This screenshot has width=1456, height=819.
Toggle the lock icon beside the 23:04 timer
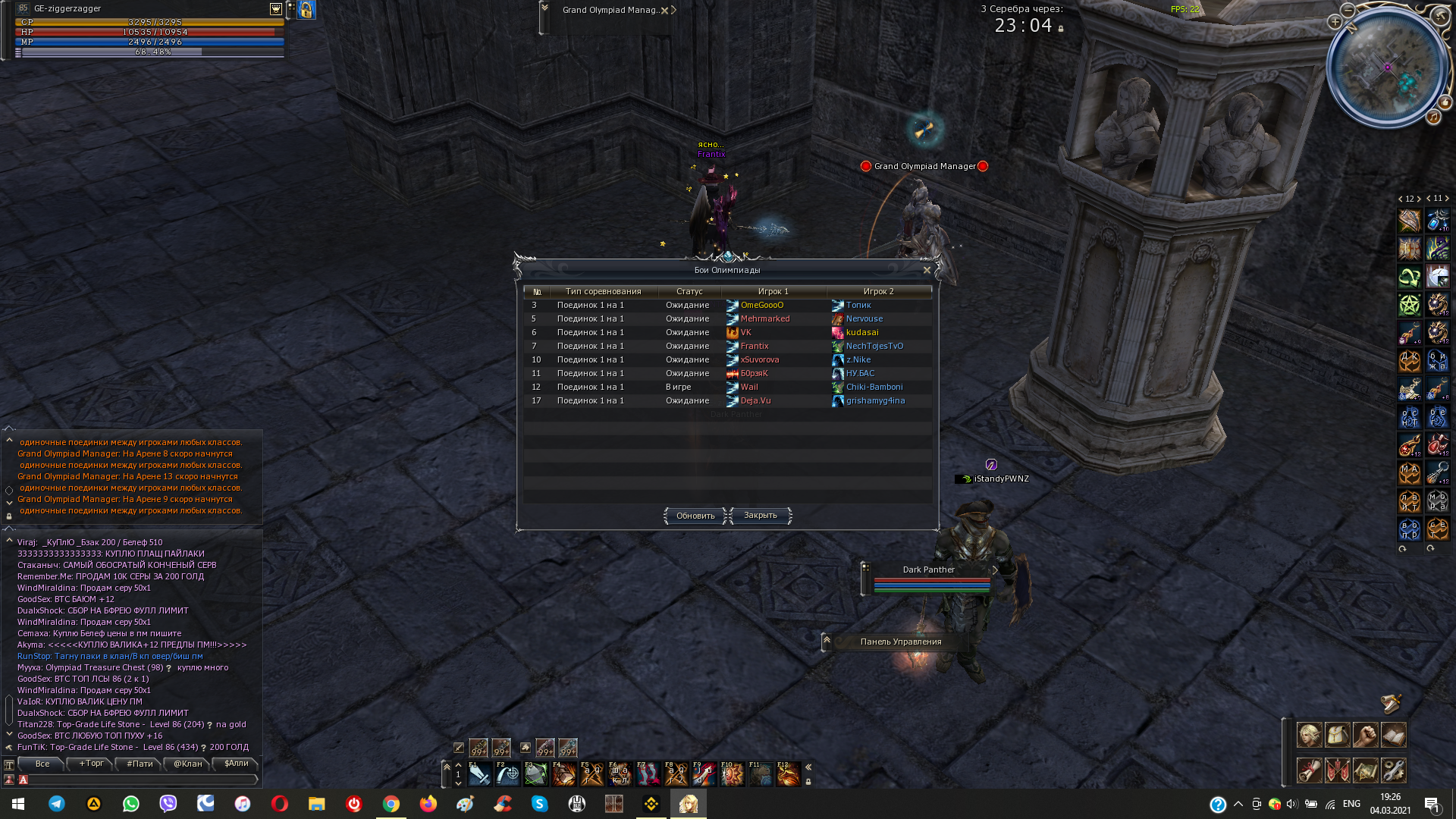(1061, 30)
